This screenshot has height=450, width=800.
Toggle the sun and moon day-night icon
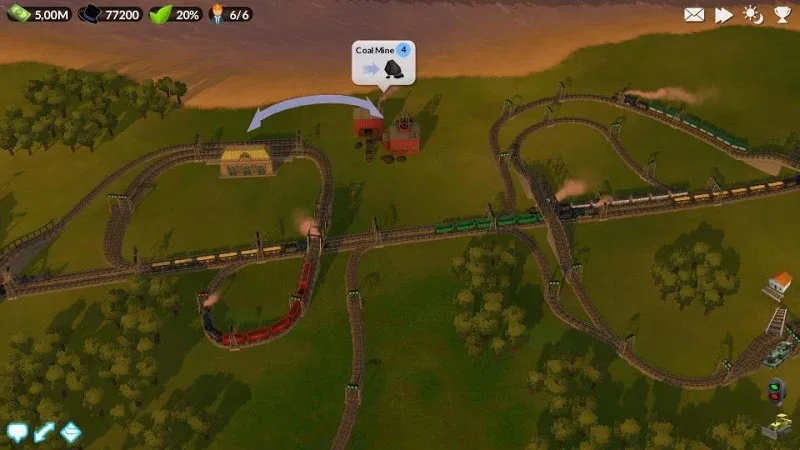[x=752, y=14]
